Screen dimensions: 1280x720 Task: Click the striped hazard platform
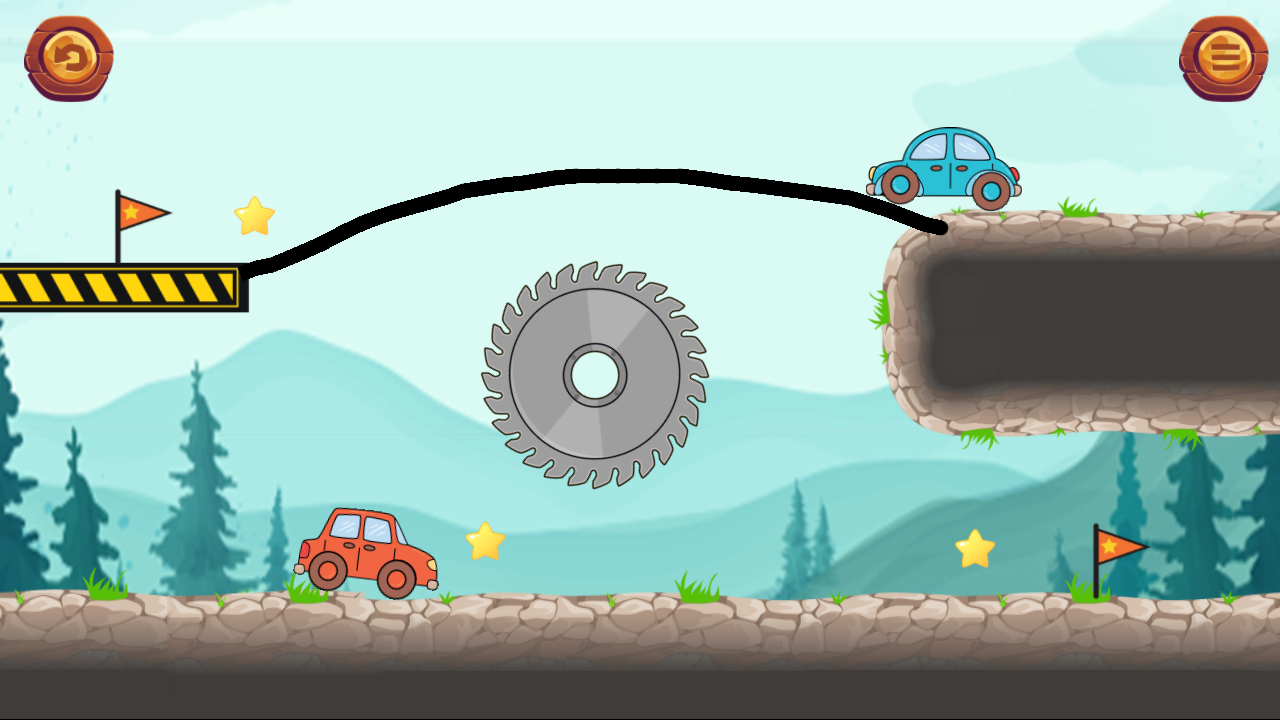coord(120,288)
